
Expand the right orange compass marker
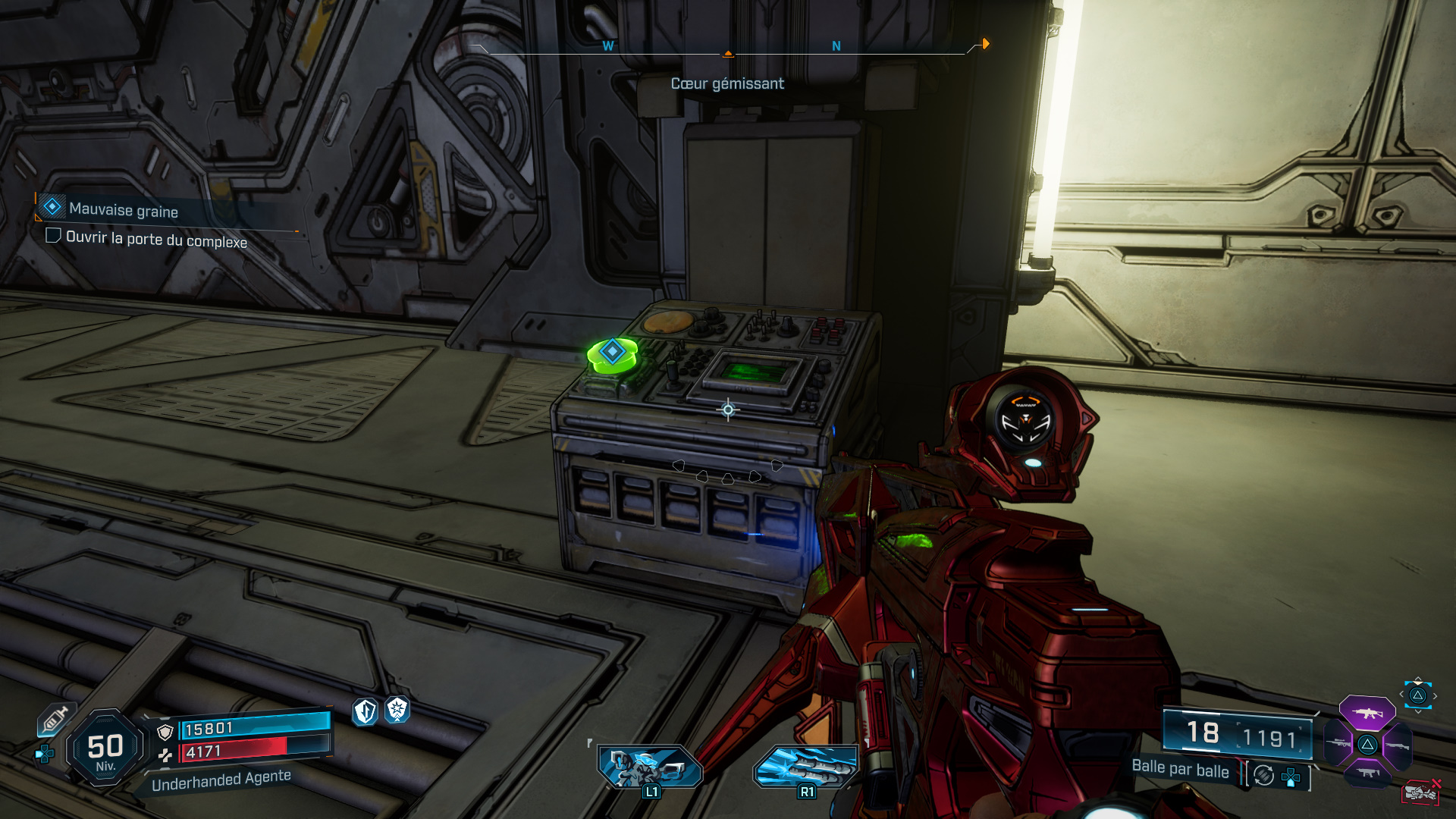click(984, 44)
